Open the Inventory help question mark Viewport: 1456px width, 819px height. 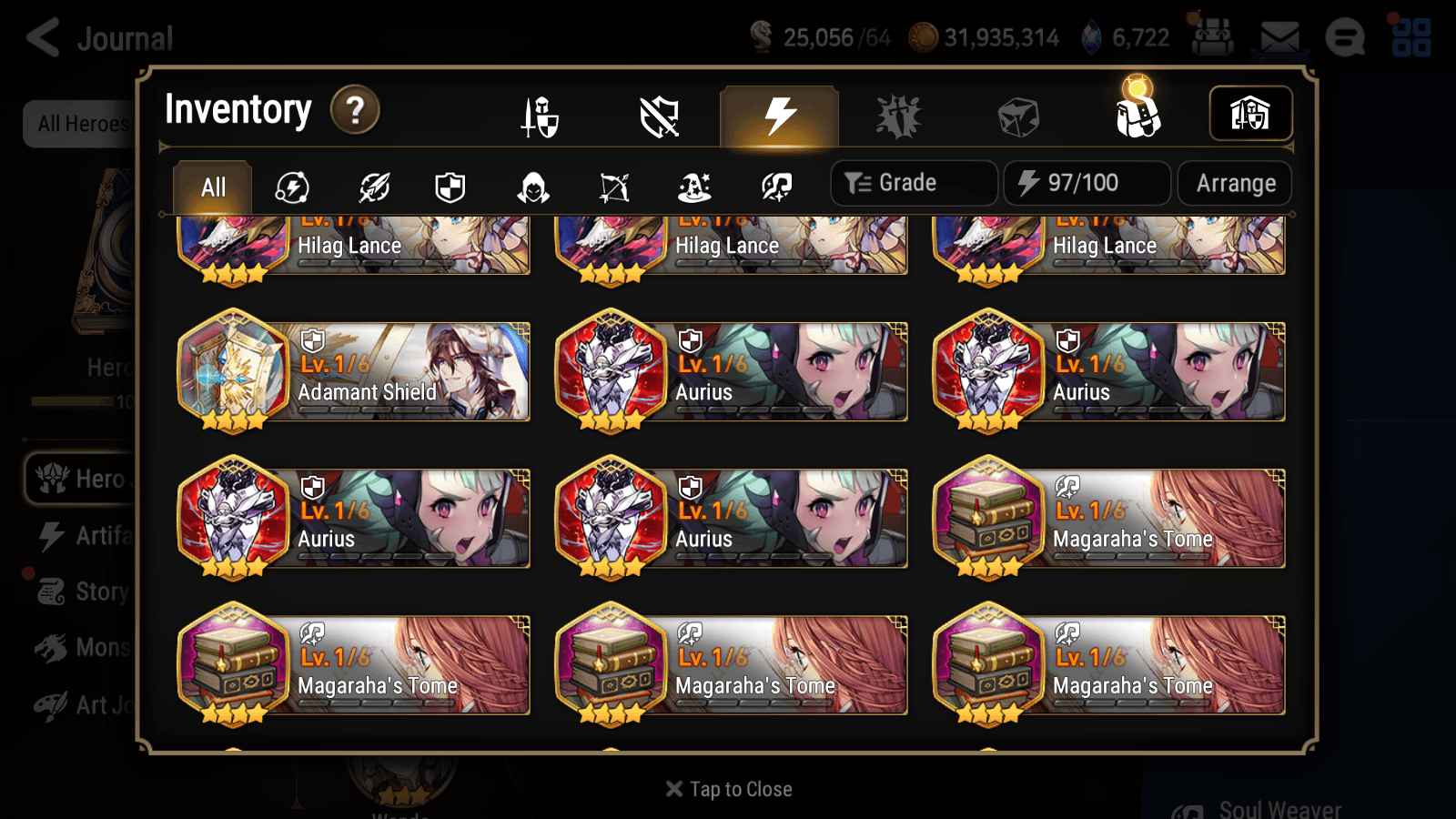click(x=354, y=109)
